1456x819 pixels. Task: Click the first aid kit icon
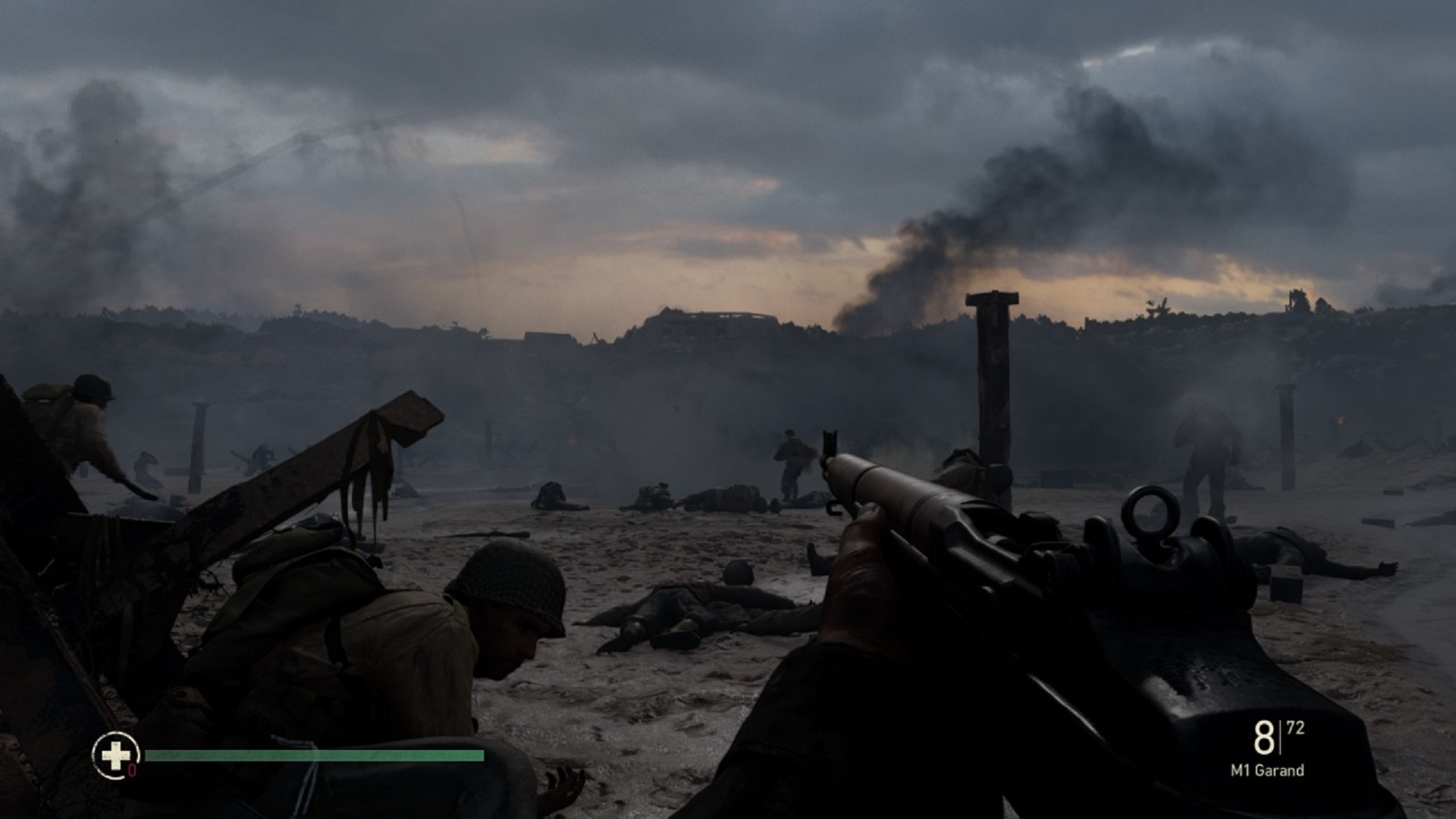[x=115, y=755]
